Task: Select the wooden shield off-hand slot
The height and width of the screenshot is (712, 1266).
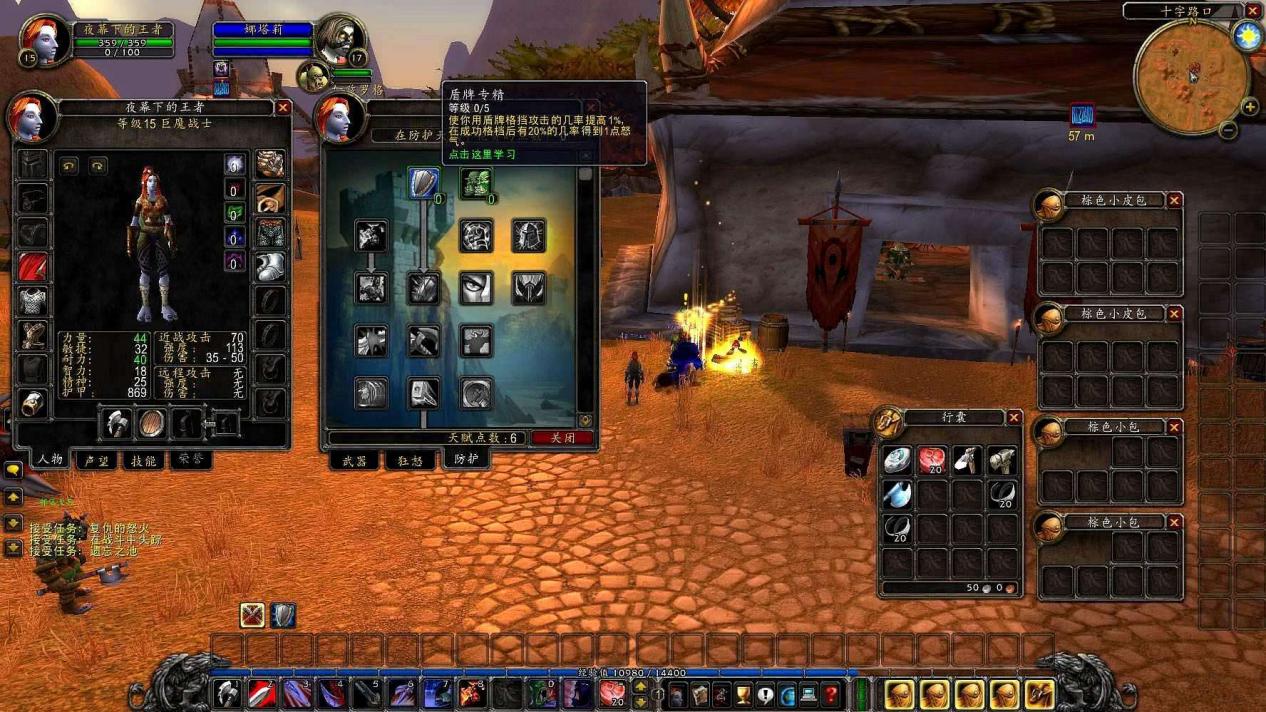Action: (152, 424)
